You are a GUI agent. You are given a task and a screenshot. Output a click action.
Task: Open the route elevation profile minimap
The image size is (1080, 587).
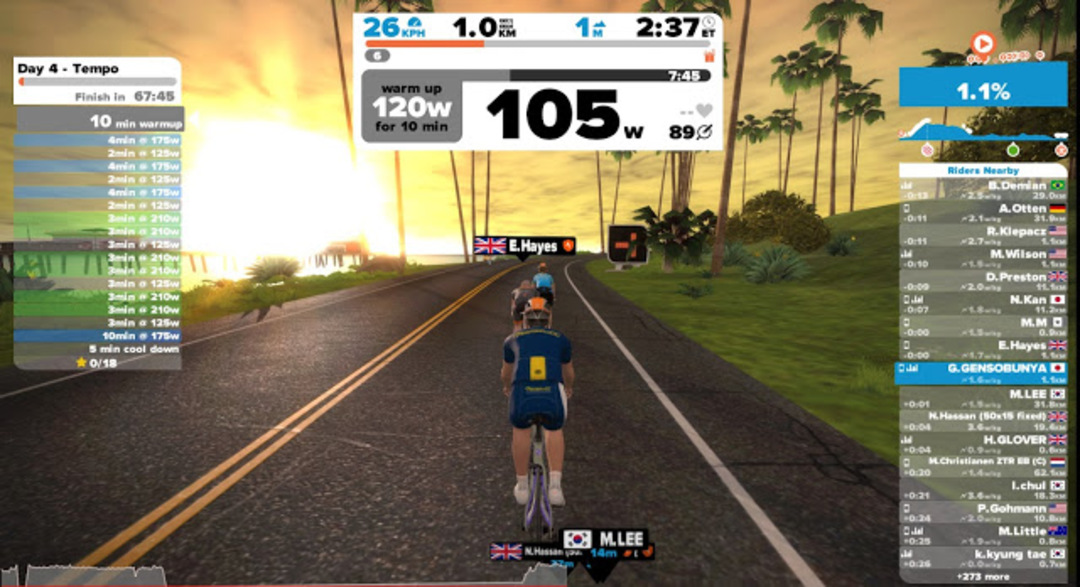coord(983,132)
